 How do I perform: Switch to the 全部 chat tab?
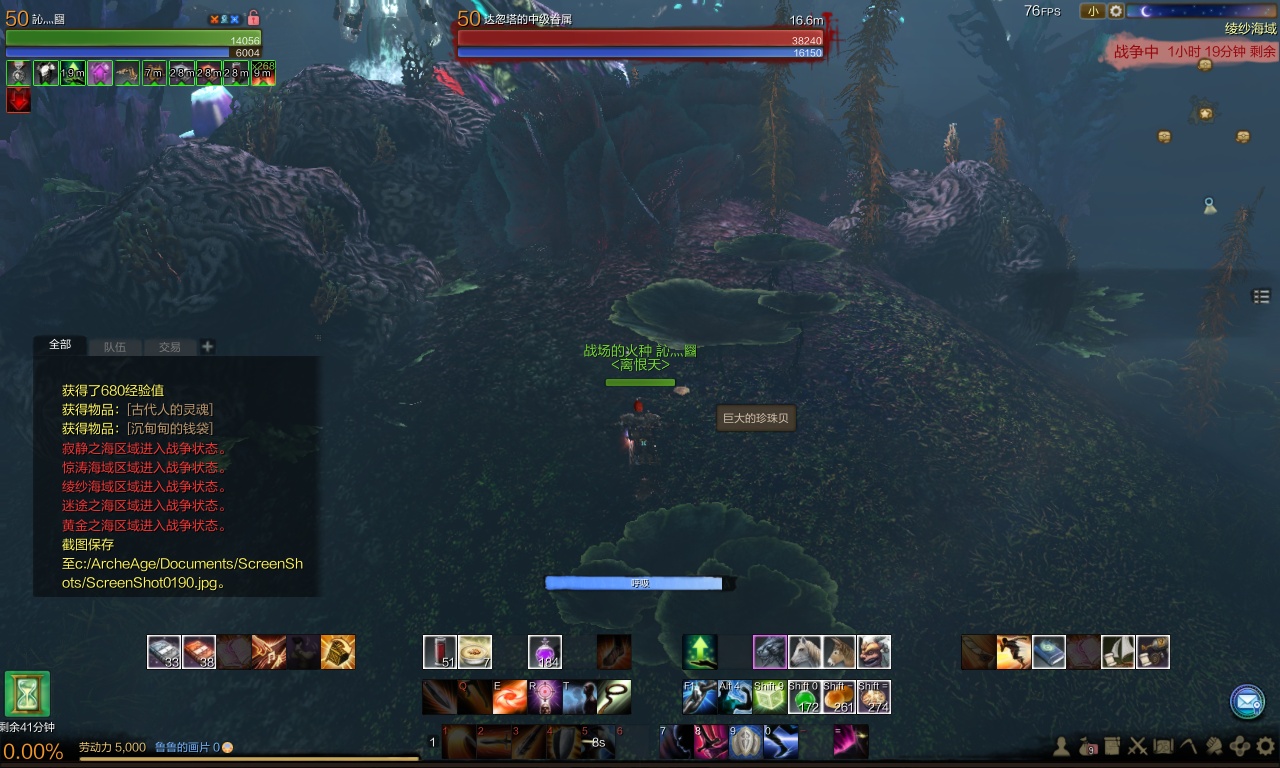(60, 345)
